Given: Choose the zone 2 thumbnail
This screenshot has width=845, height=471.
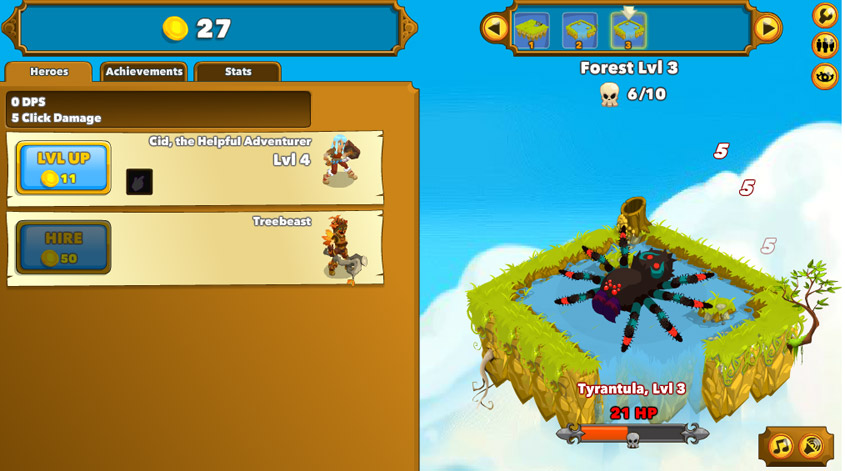Looking at the screenshot, I should pyautogui.click(x=579, y=30).
